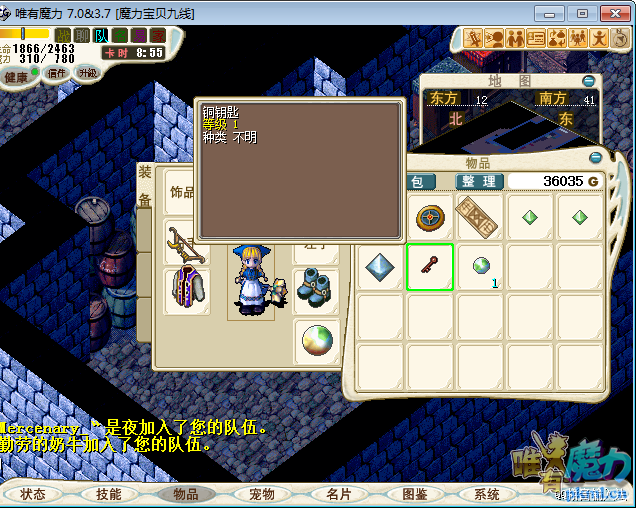Click the 健康 health button

coord(17,77)
